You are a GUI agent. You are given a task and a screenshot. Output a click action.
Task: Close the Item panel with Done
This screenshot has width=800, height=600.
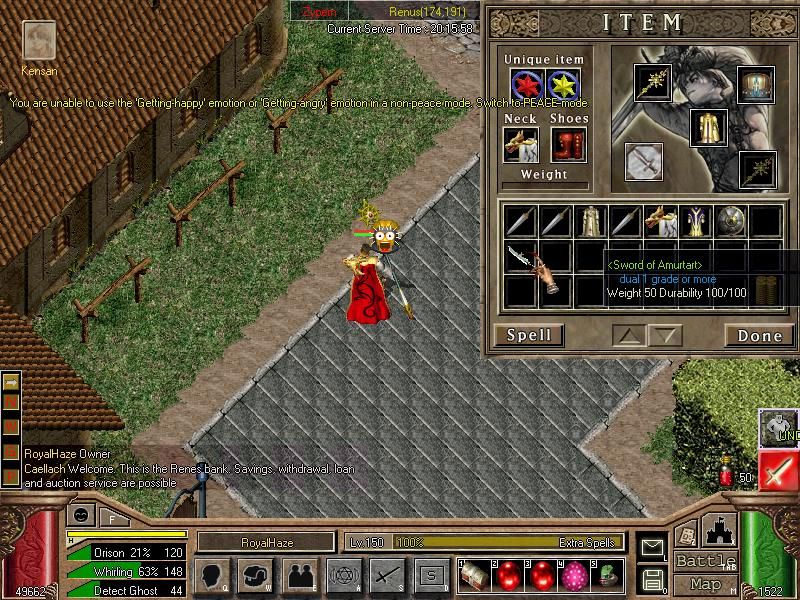tap(759, 335)
